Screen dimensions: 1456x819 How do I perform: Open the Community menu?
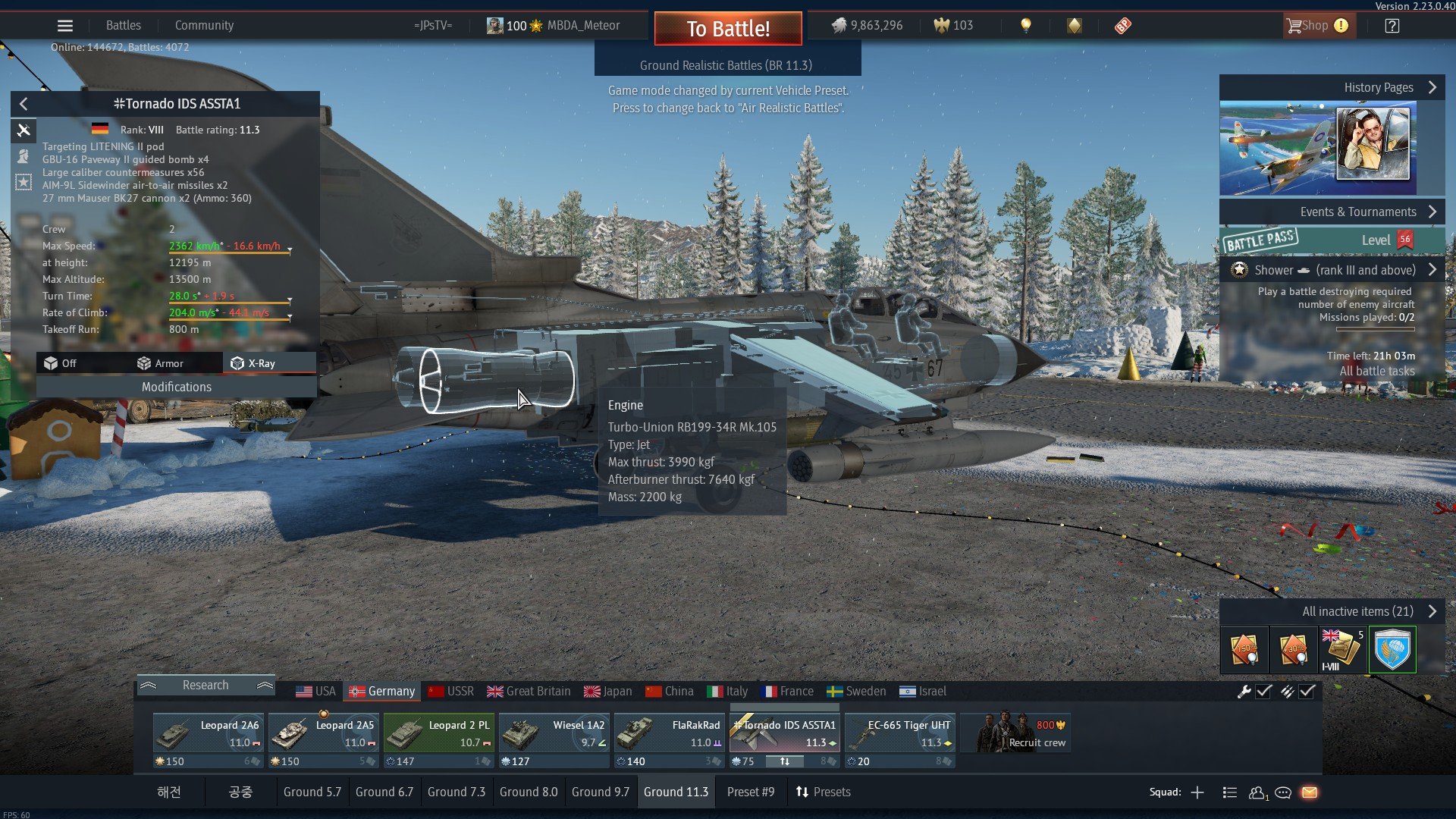point(204,26)
